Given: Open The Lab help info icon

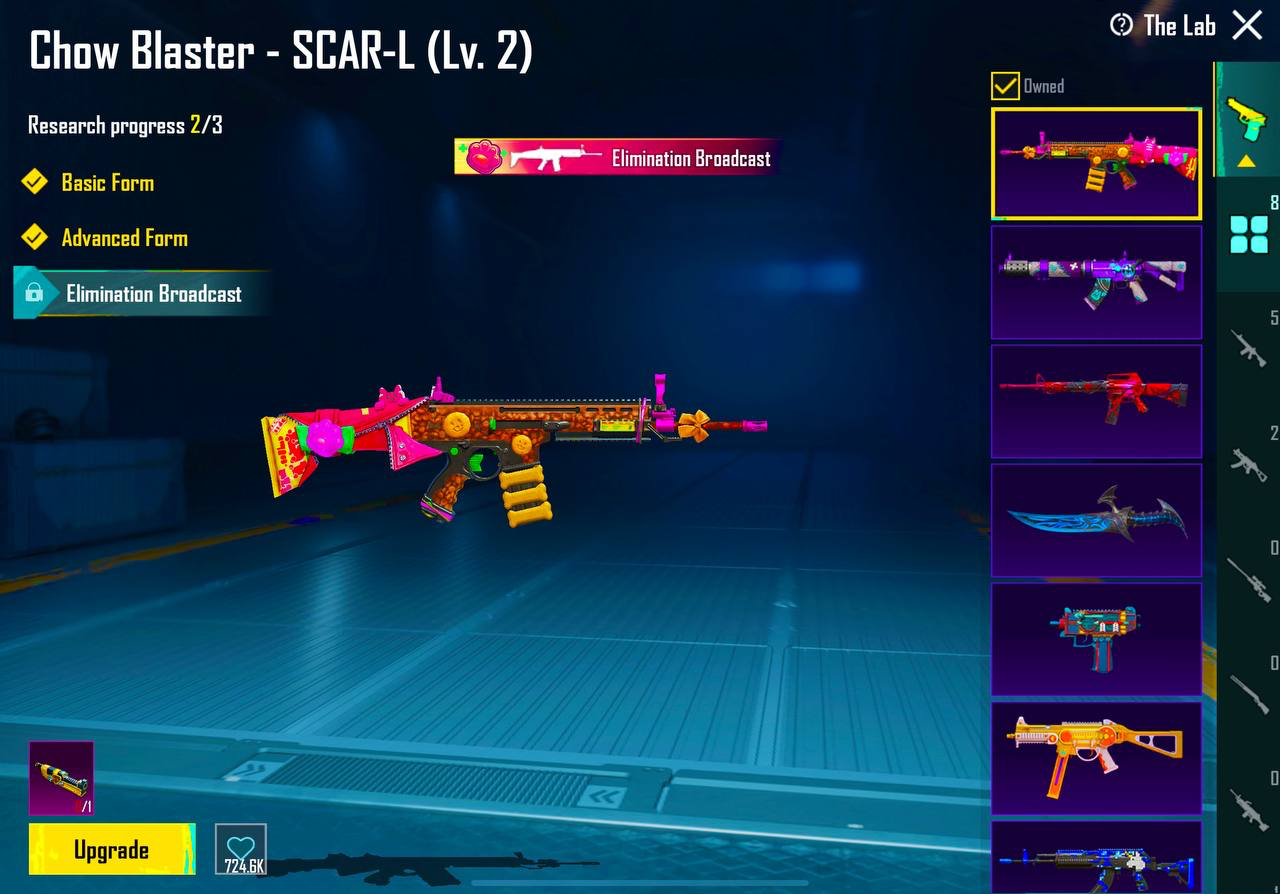Looking at the screenshot, I should (x=1122, y=25).
